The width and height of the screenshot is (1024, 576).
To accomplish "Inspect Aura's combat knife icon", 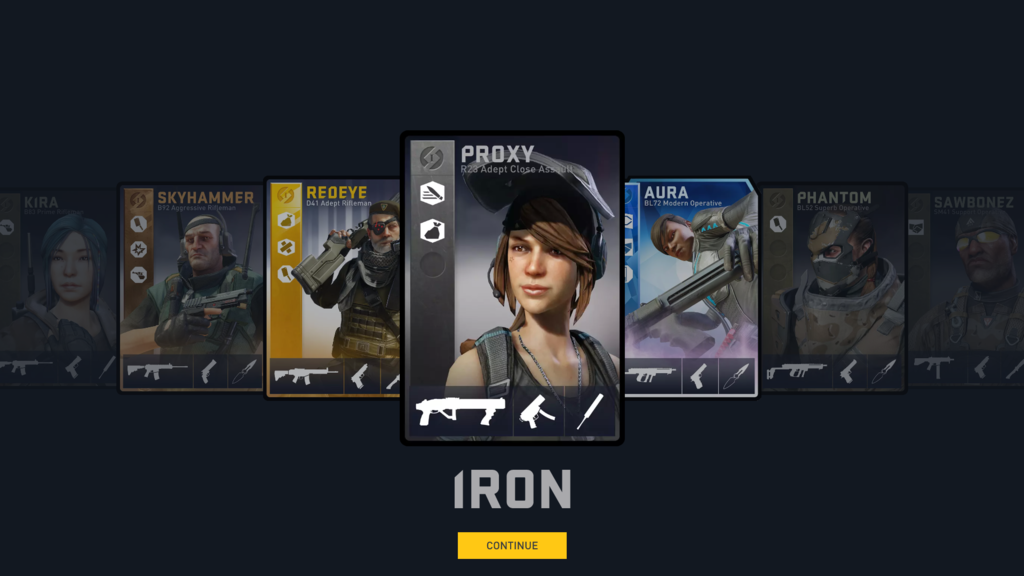I will pyautogui.click(x=735, y=375).
